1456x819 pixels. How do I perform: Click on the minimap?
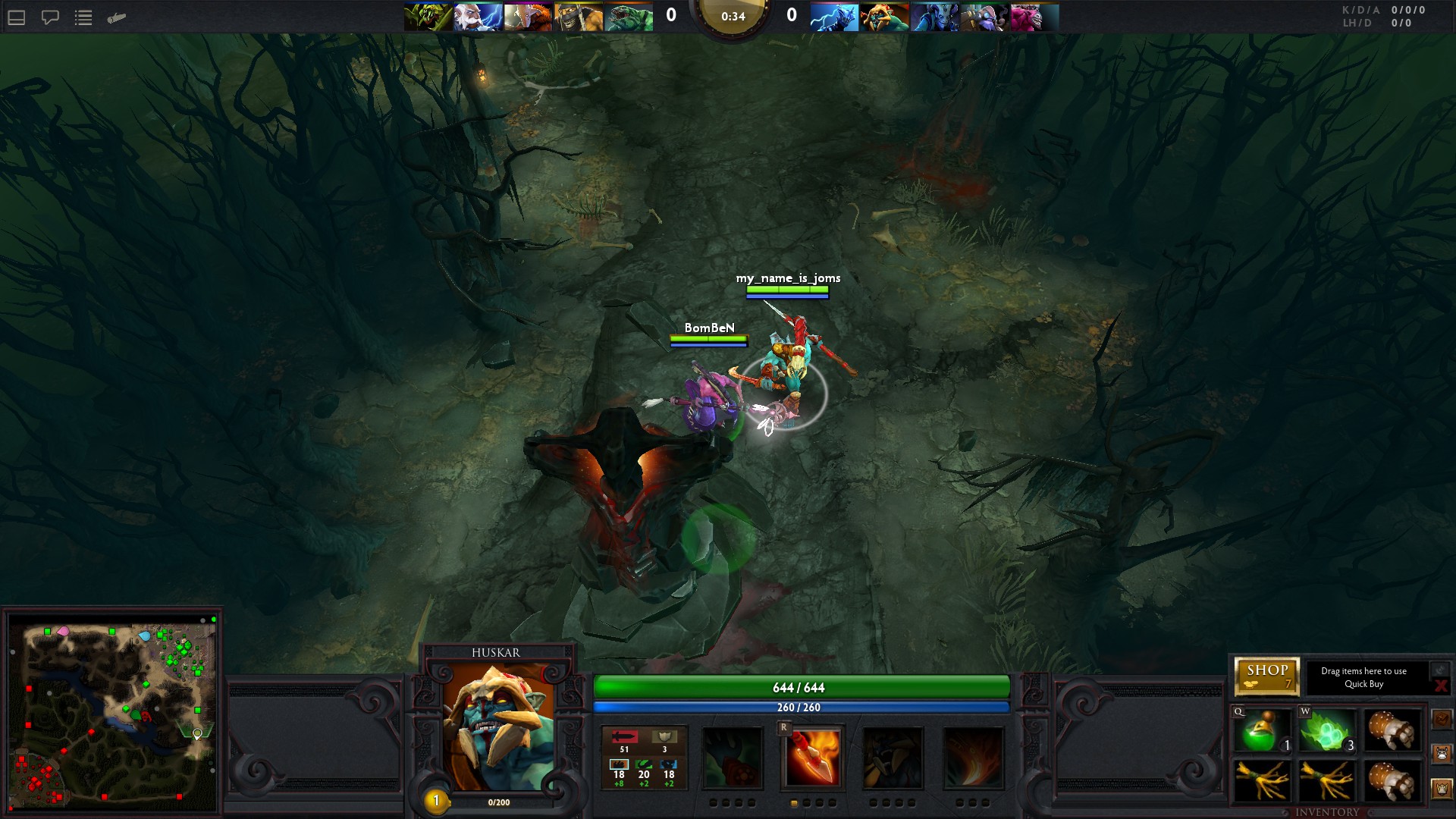[114, 713]
